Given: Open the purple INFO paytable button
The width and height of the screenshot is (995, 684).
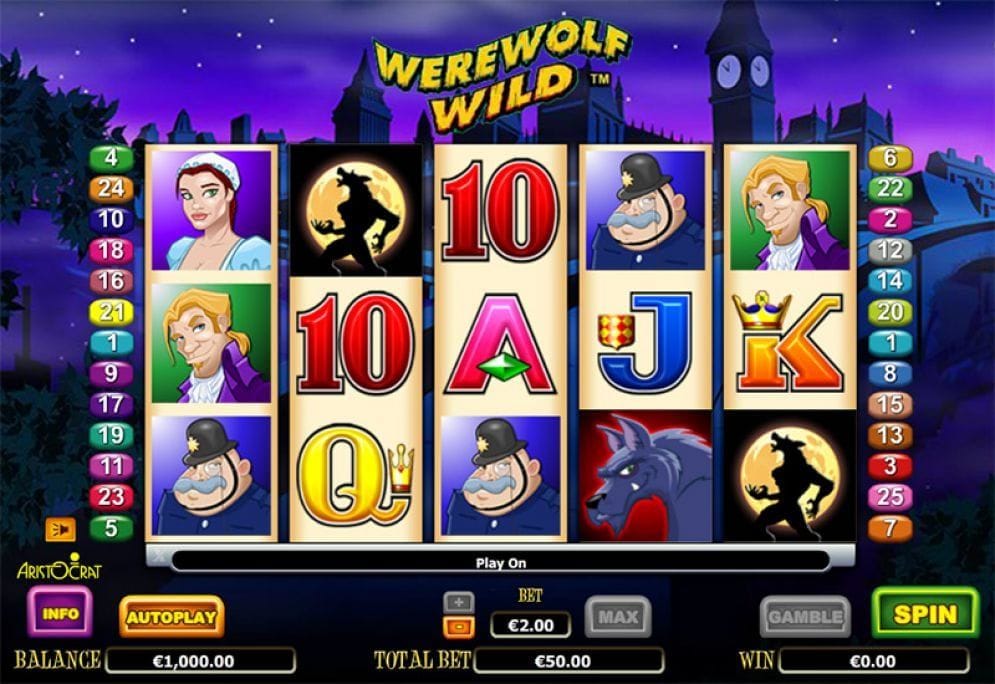Looking at the screenshot, I should [60, 612].
